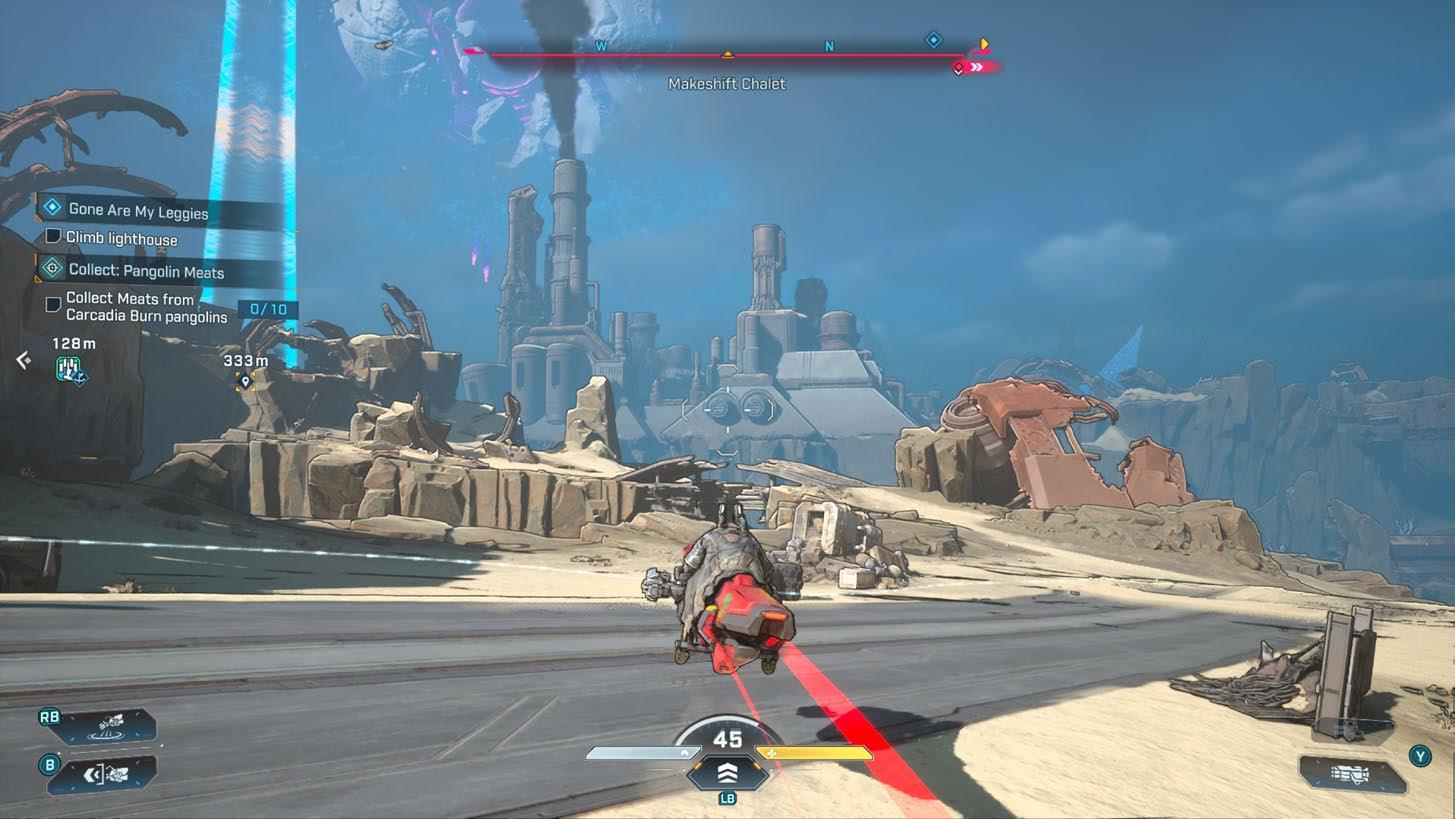The width and height of the screenshot is (1455, 819).
Task: Click the compass bar at the top
Action: tap(727, 55)
